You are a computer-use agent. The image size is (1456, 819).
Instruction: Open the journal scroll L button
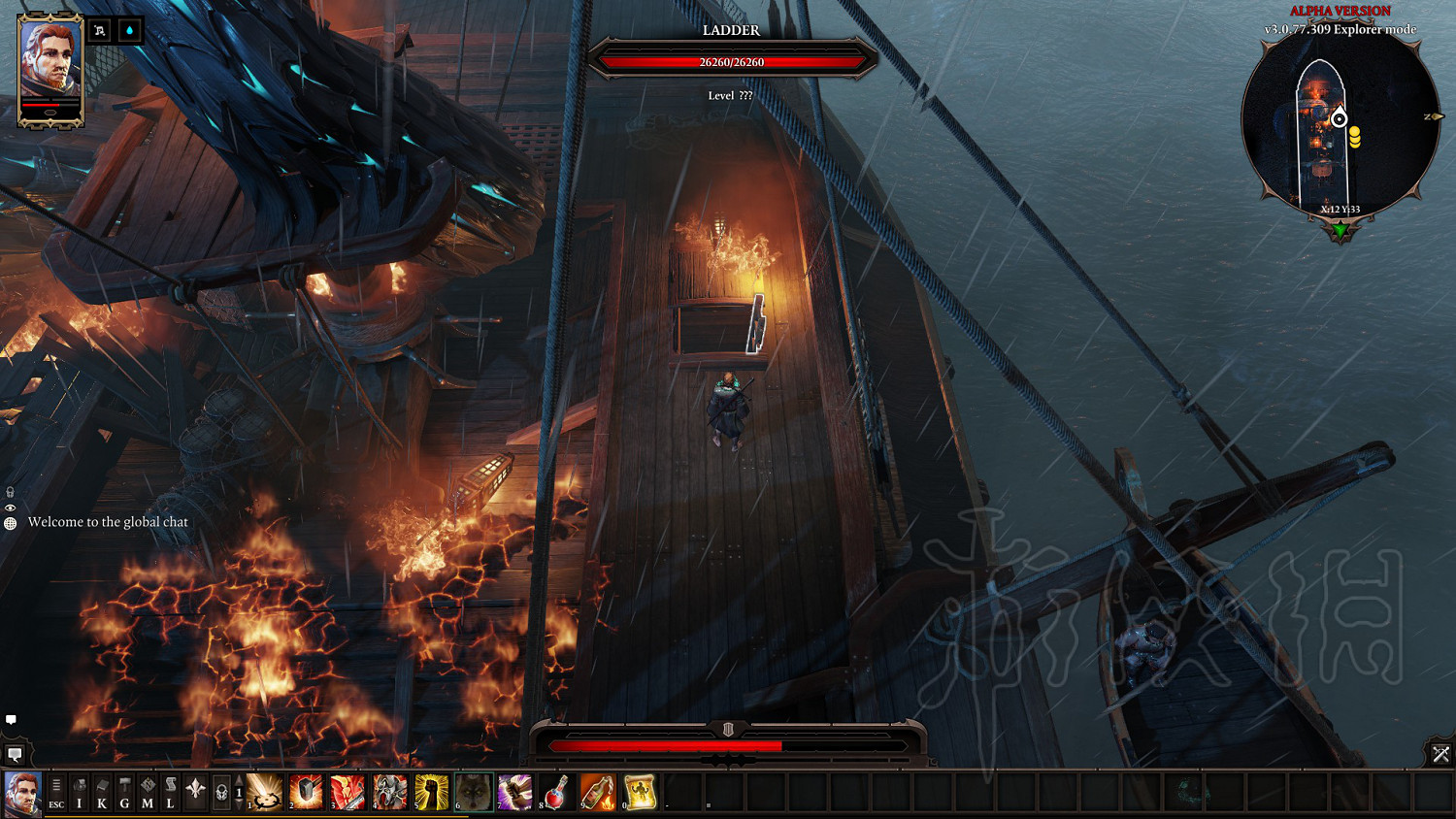[170, 792]
